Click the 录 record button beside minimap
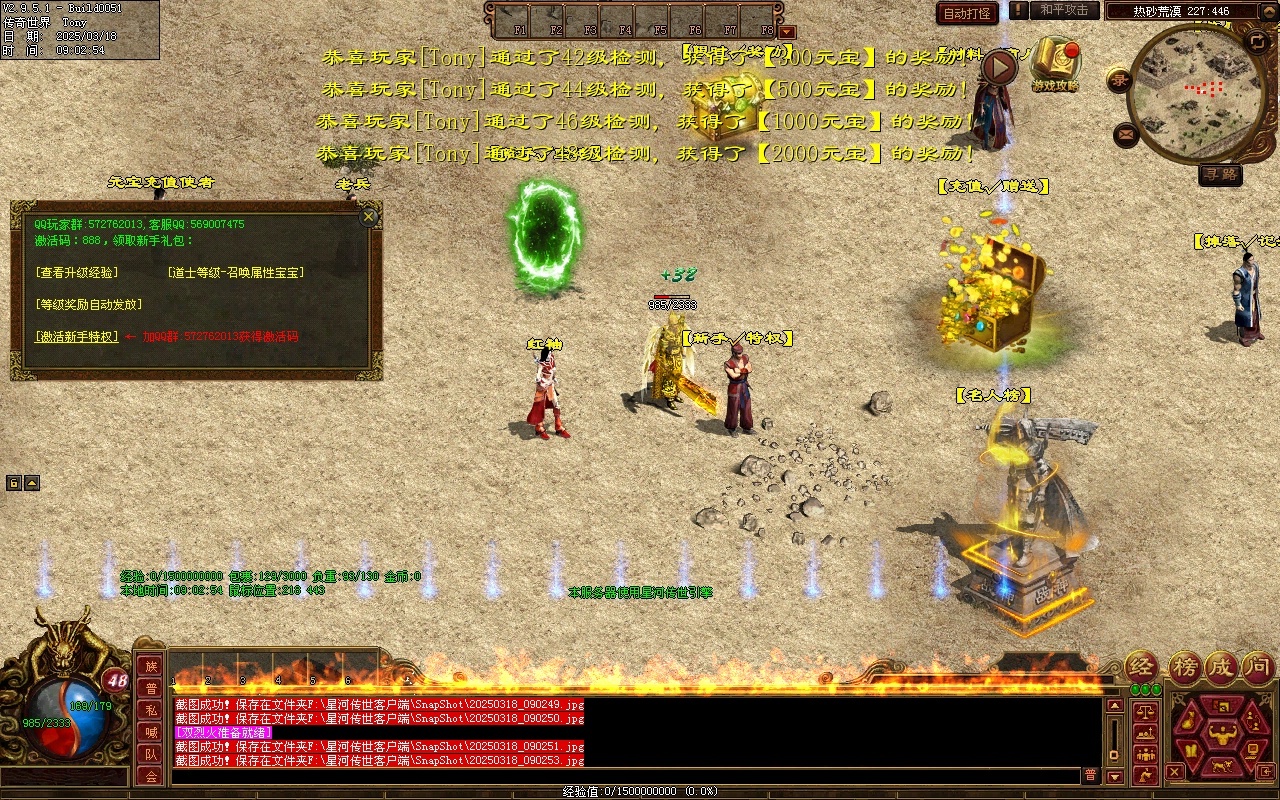Image resolution: width=1280 pixels, height=800 pixels. click(x=1121, y=80)
